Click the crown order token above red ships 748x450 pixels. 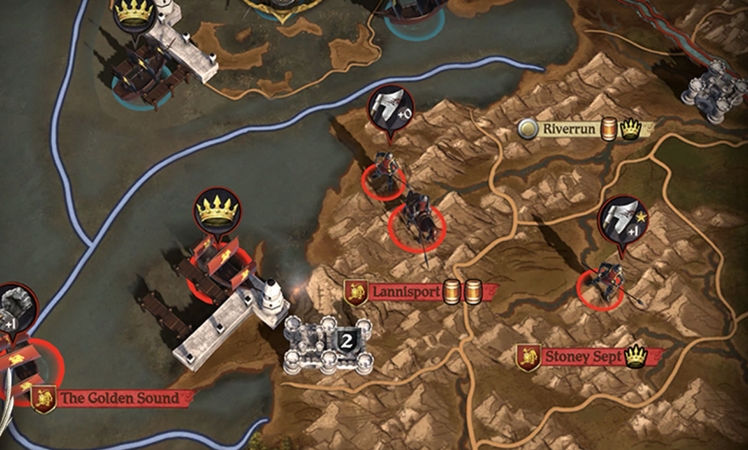[217, 212]
